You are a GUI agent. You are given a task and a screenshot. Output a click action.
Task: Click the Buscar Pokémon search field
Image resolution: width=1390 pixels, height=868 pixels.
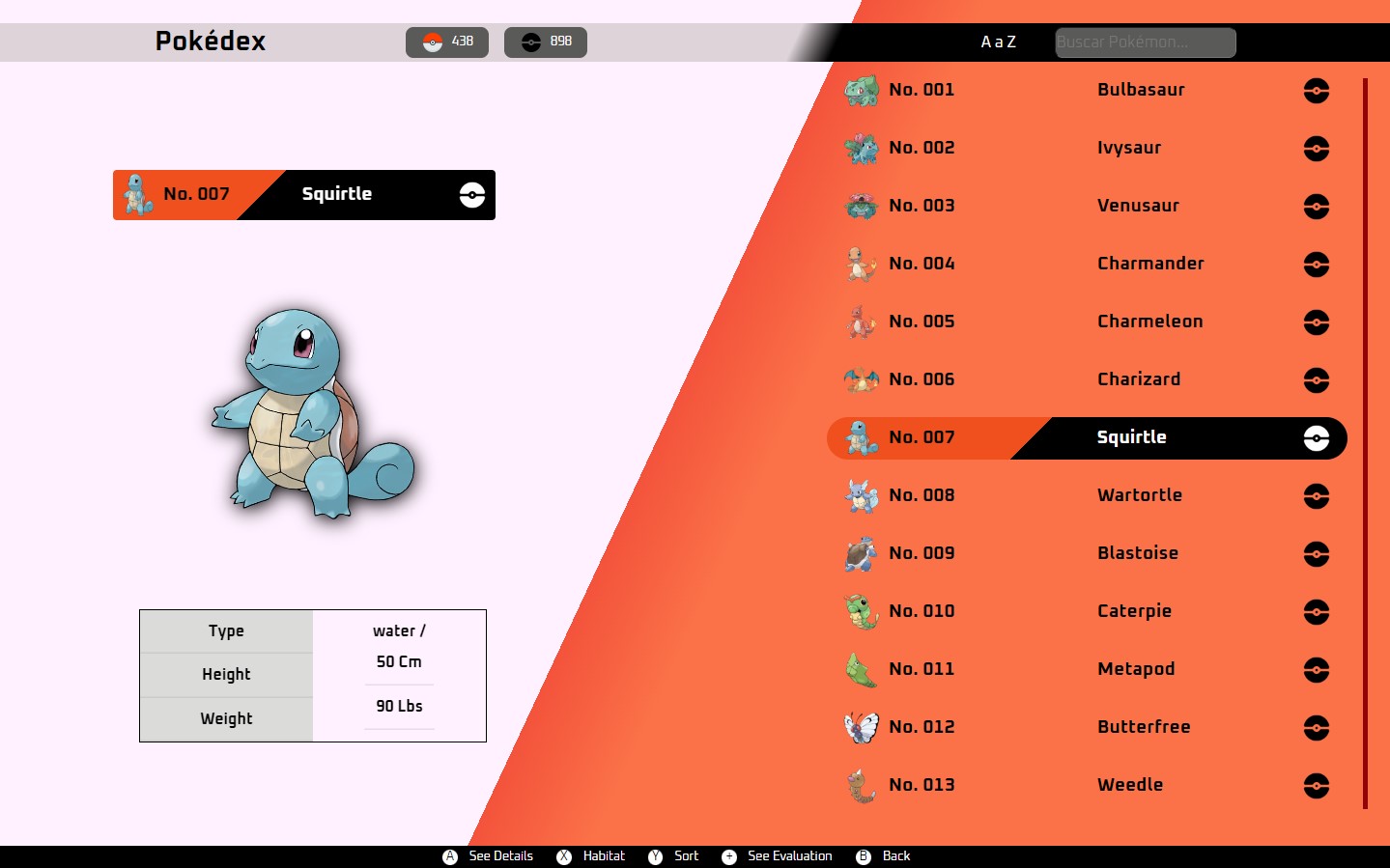point(1145,42)
